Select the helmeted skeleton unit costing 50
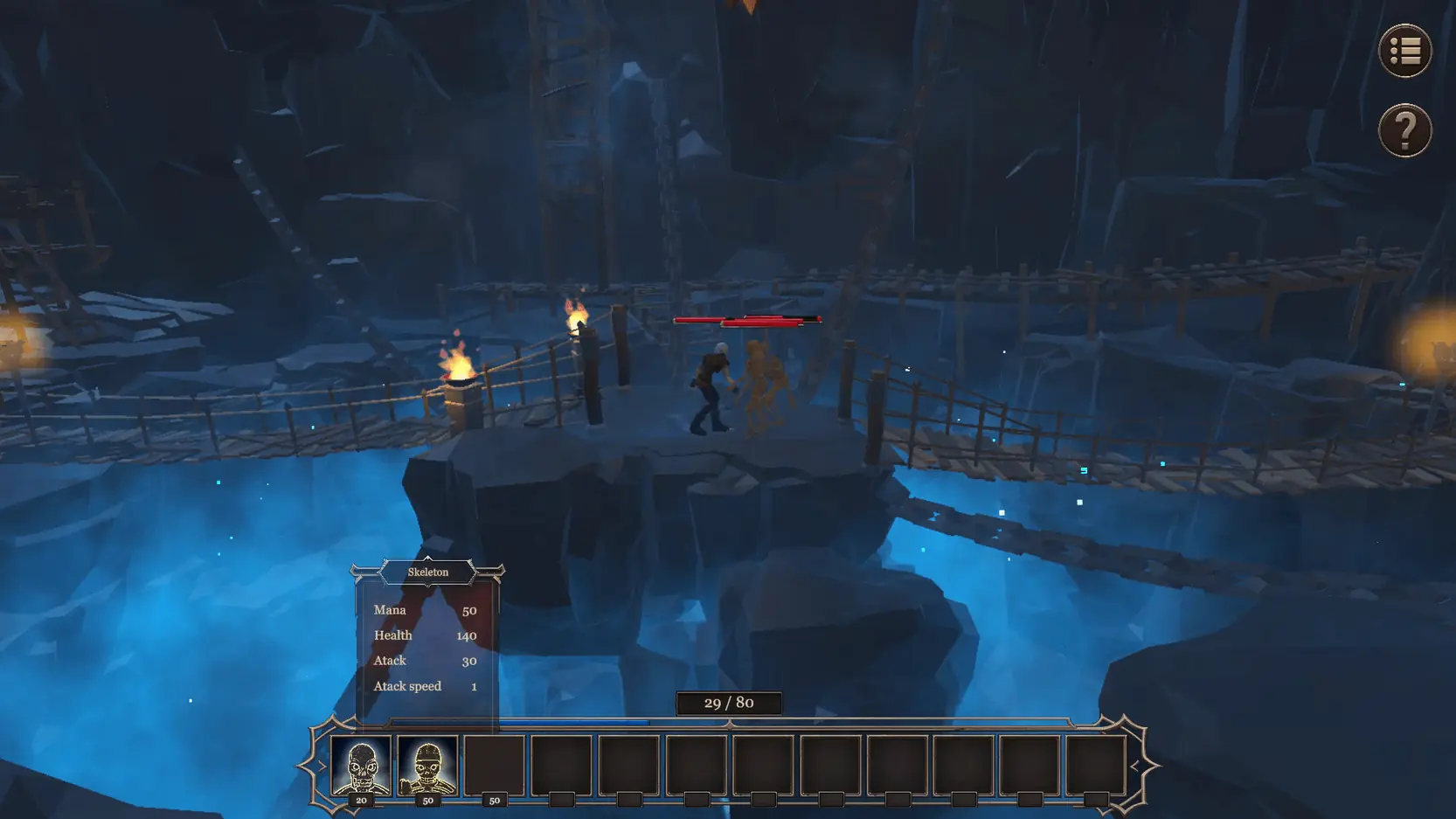The width and height of the screenshot is (1456, 819). click(427, 766)
